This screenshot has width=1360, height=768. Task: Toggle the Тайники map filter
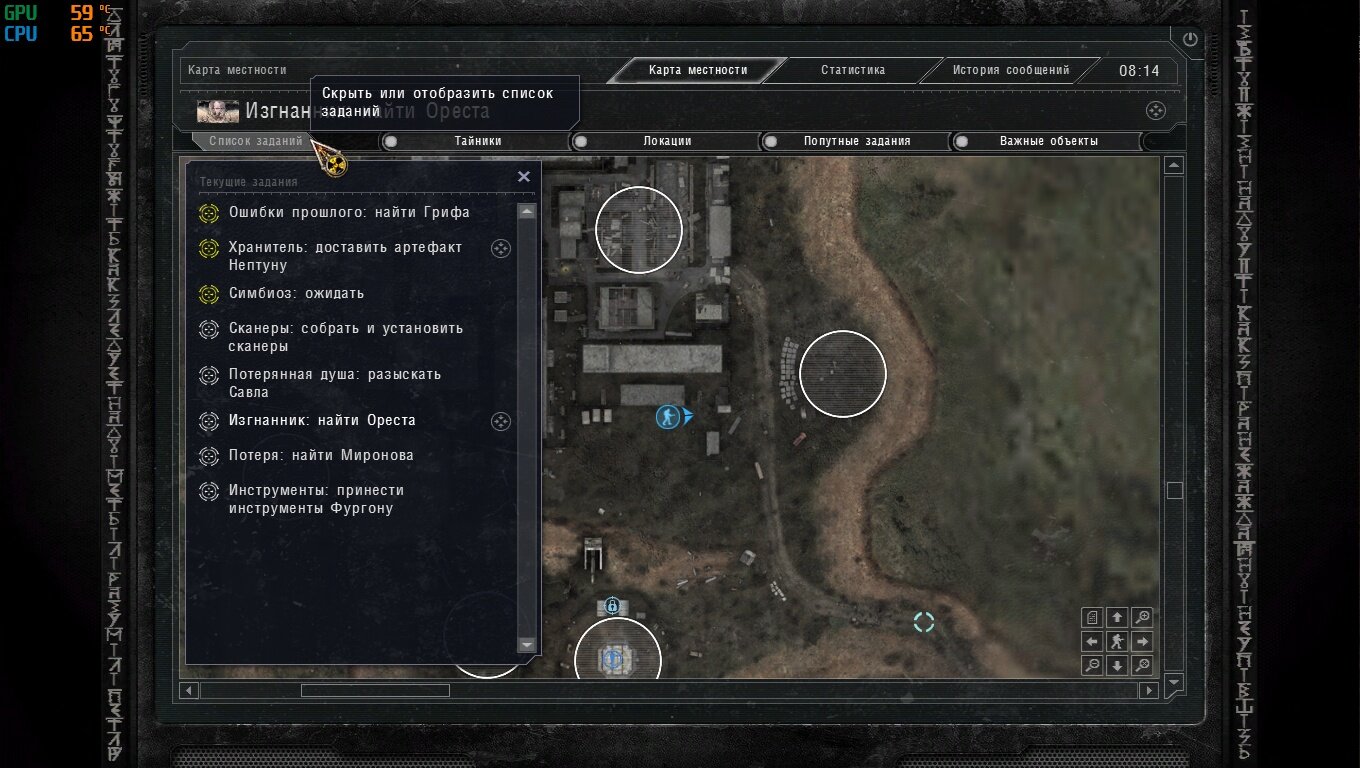point(477,141)
